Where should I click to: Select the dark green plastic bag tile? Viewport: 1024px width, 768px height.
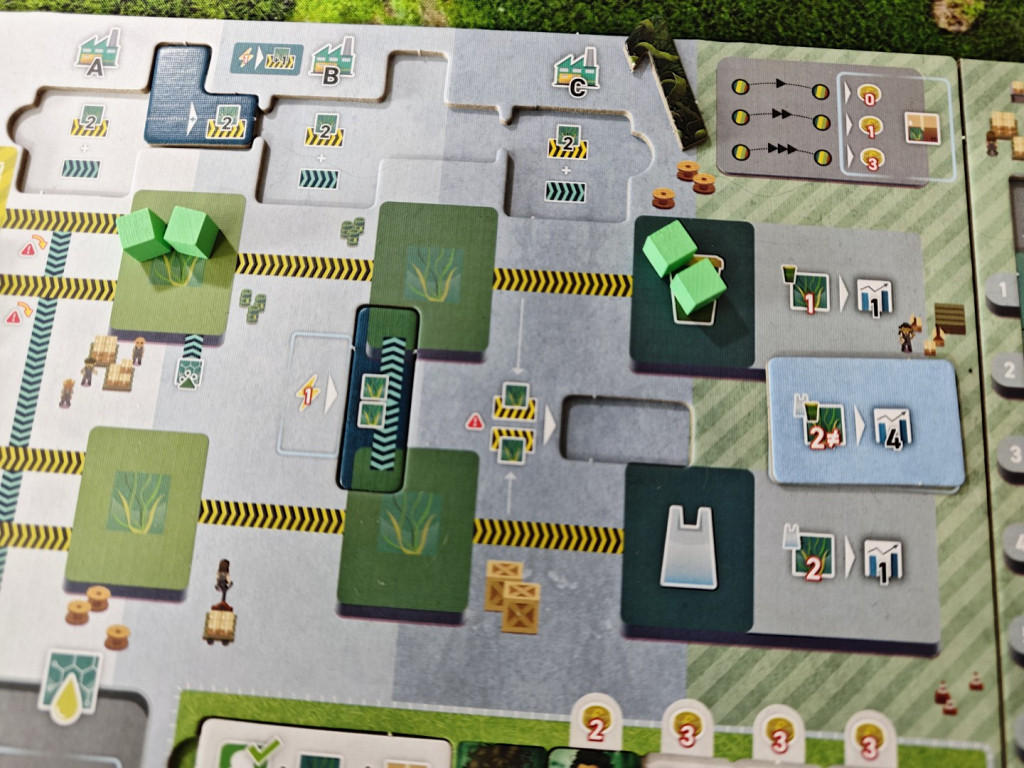click(688, 549)
